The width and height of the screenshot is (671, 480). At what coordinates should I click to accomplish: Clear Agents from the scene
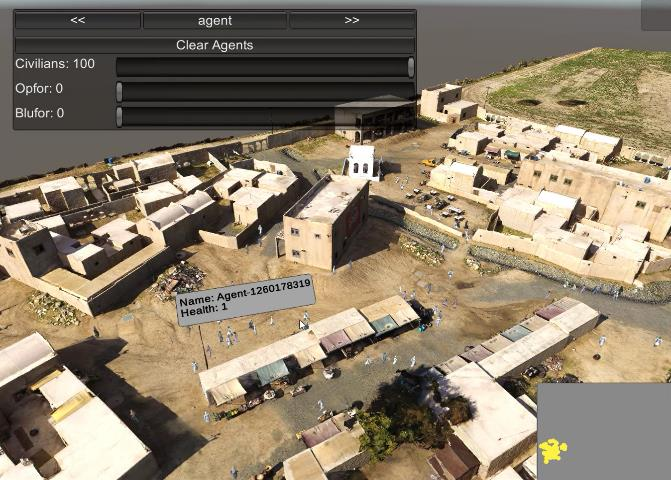[x=214, y=45]
